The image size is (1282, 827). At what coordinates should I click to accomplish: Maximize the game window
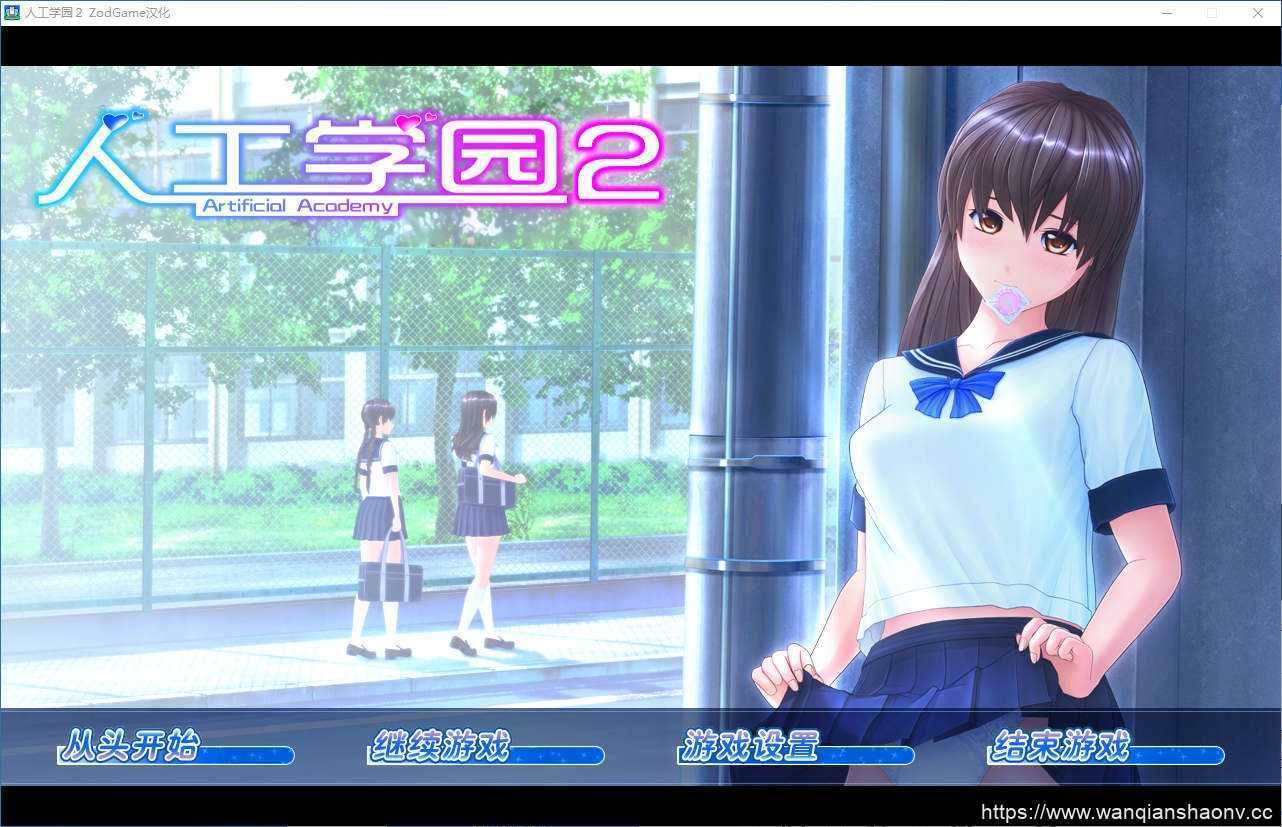pos(1212,12)
